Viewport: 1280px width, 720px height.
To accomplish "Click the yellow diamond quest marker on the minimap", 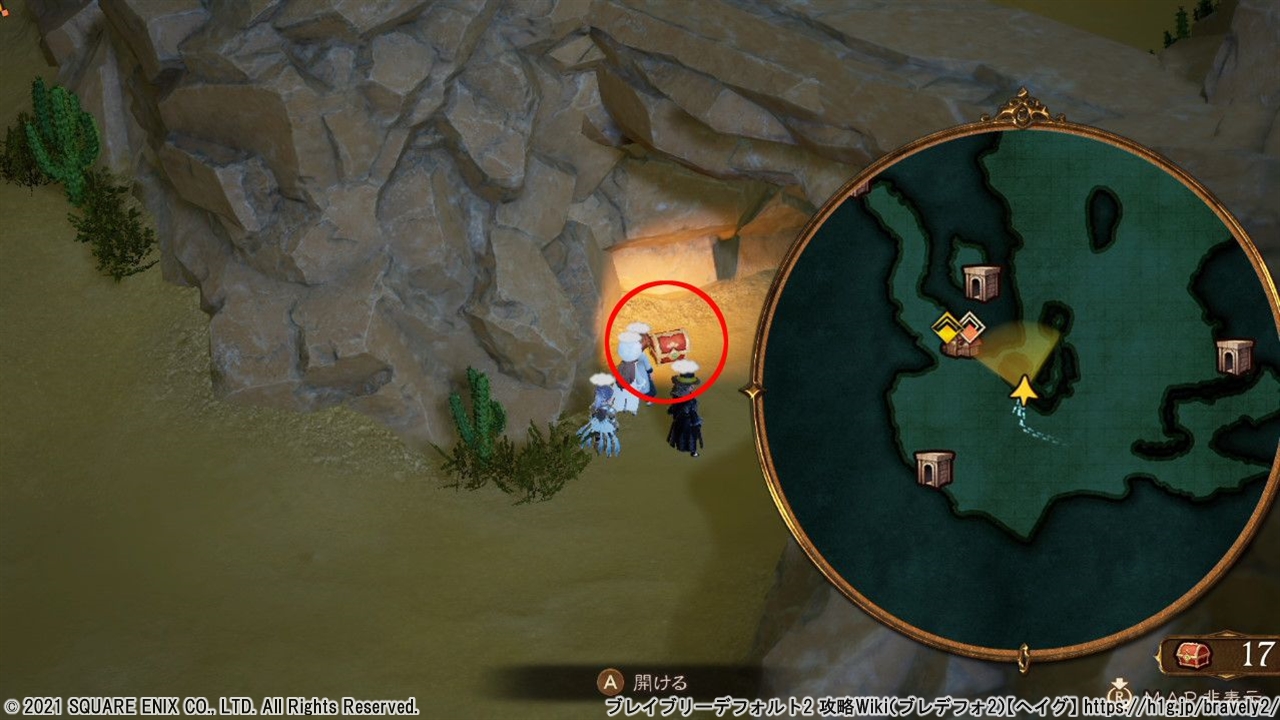I will (946, 326).
